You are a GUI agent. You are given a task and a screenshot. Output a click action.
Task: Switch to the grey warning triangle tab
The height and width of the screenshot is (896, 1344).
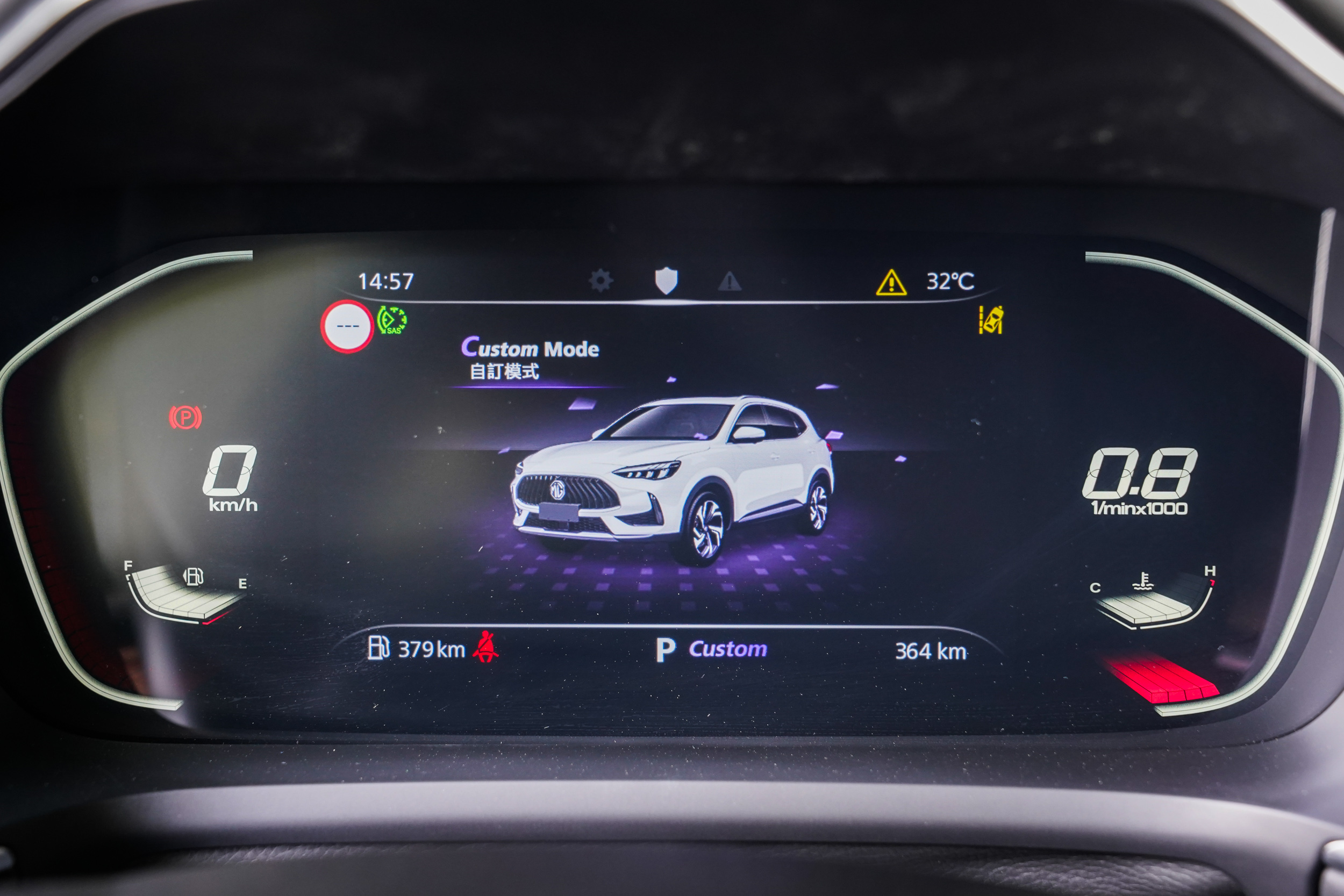(730, 281)
